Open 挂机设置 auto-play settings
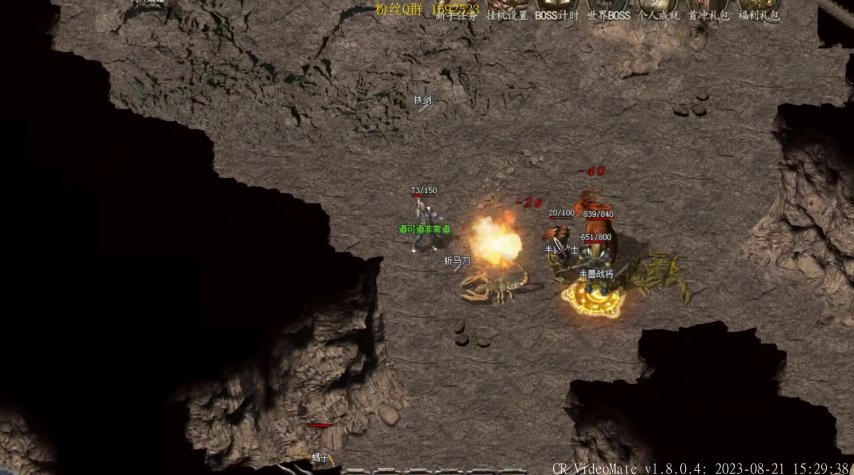Screen dimensions: 854x475 (506, 14)
